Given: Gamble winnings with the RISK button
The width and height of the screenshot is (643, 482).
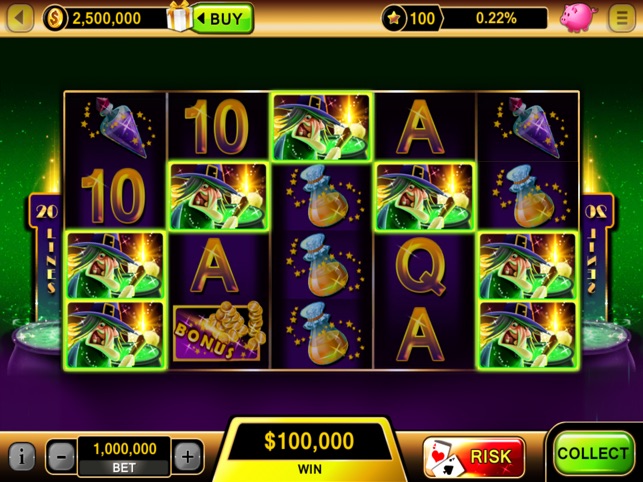Looking at the screenshot, I should 474,456.
